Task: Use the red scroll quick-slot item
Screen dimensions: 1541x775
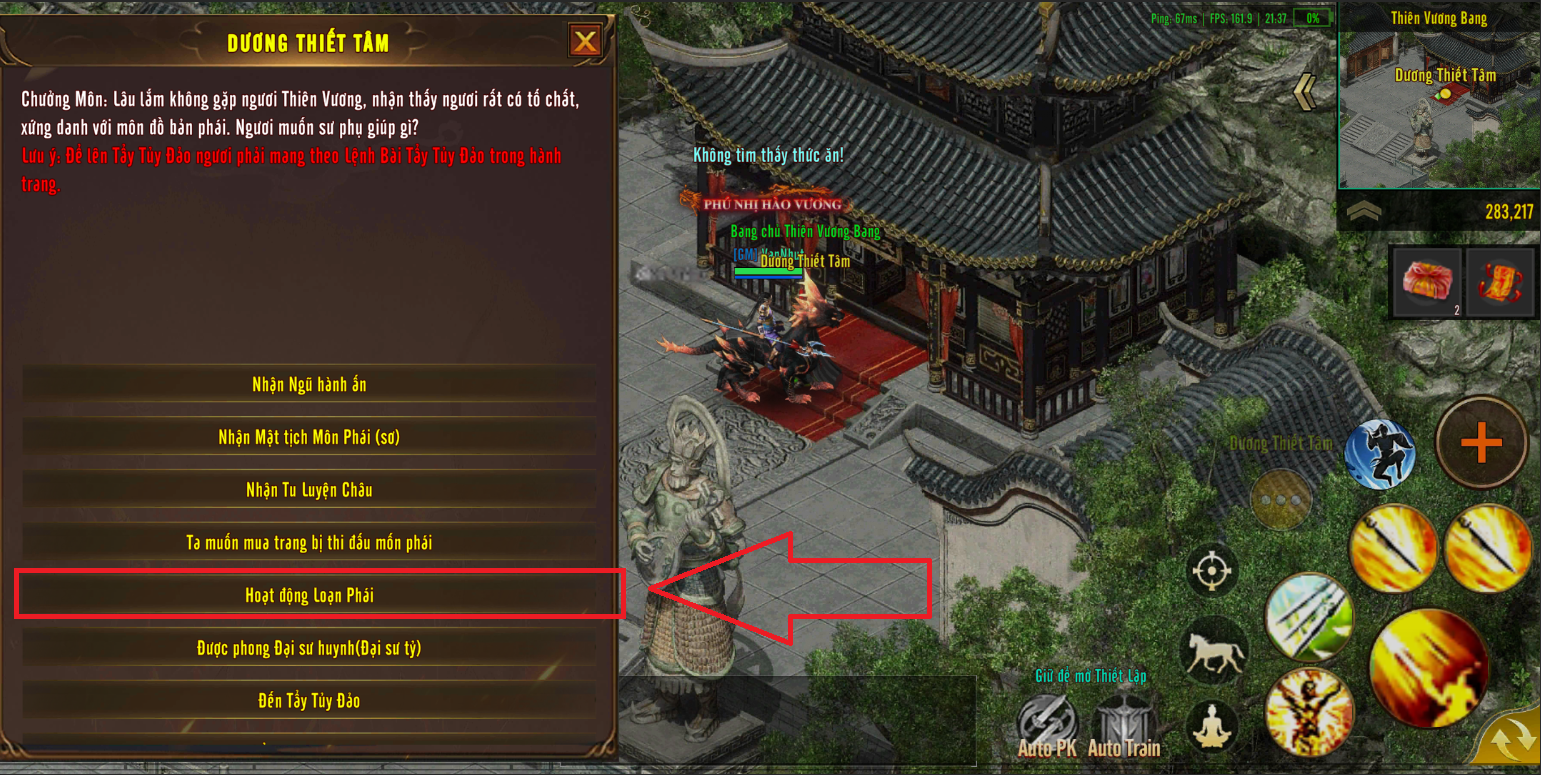Action: [1501, 282]
